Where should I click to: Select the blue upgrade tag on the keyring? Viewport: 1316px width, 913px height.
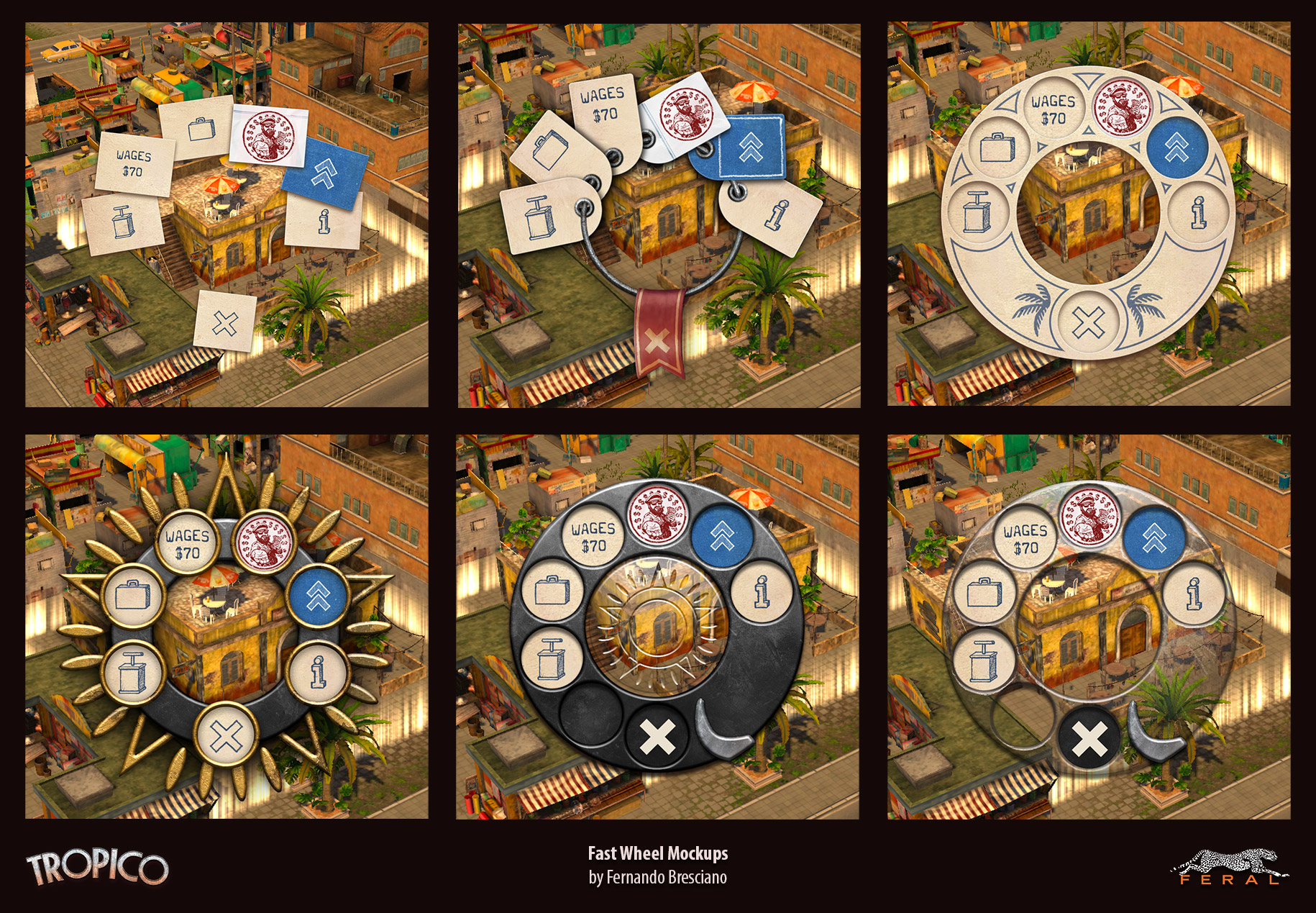749,146
